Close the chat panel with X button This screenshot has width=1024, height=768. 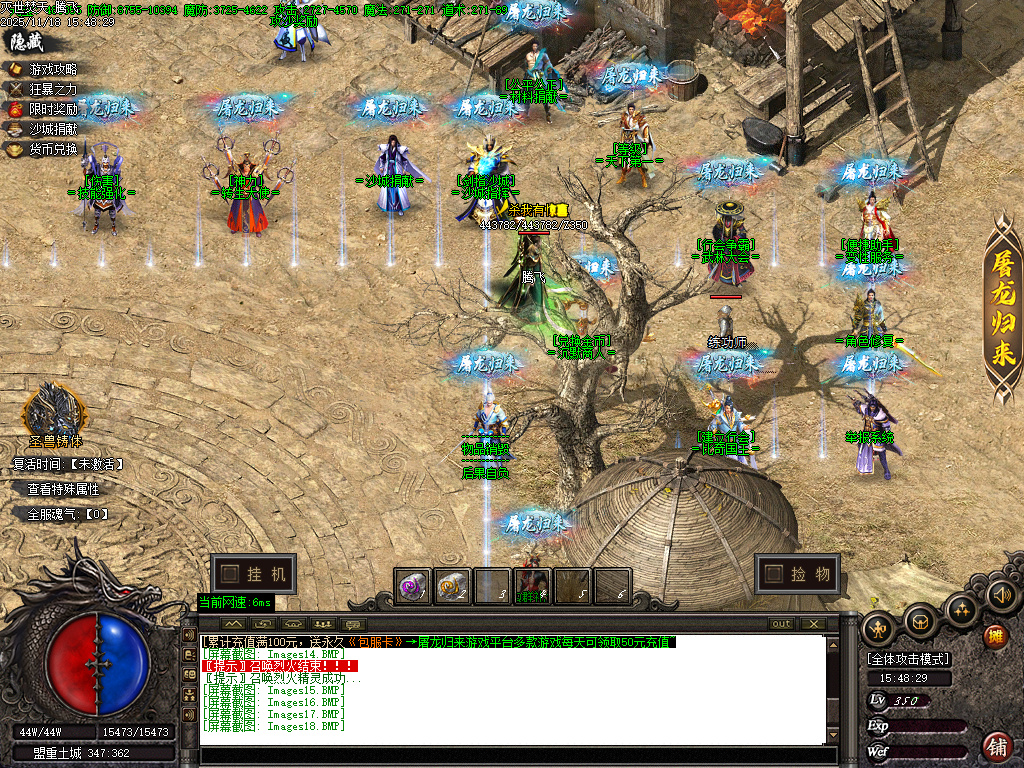click(813, 623)
